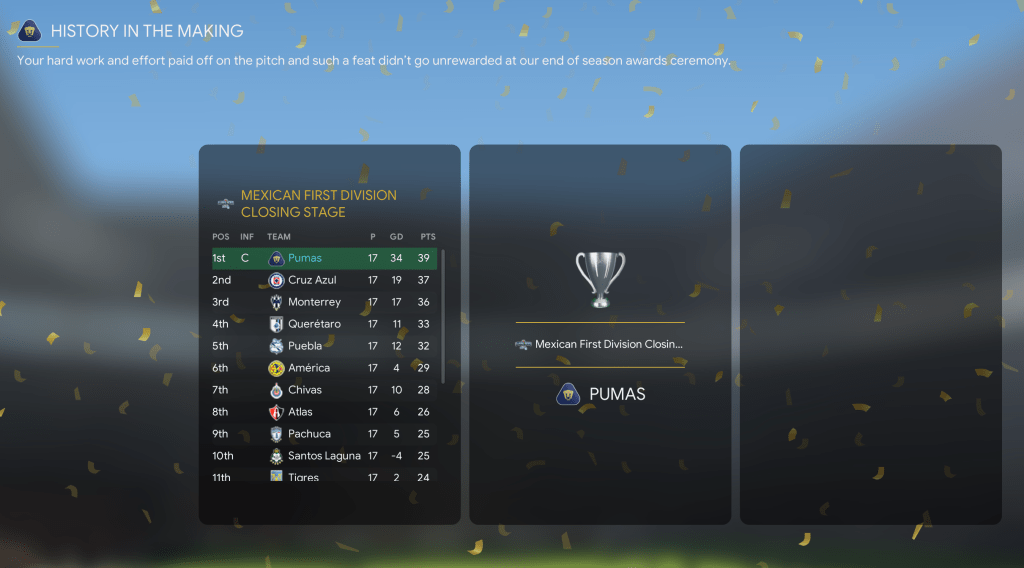The width and height of the screenshot is (1024, 568).
Task: Click the league table scrollbar
Action: pos(443,315)
